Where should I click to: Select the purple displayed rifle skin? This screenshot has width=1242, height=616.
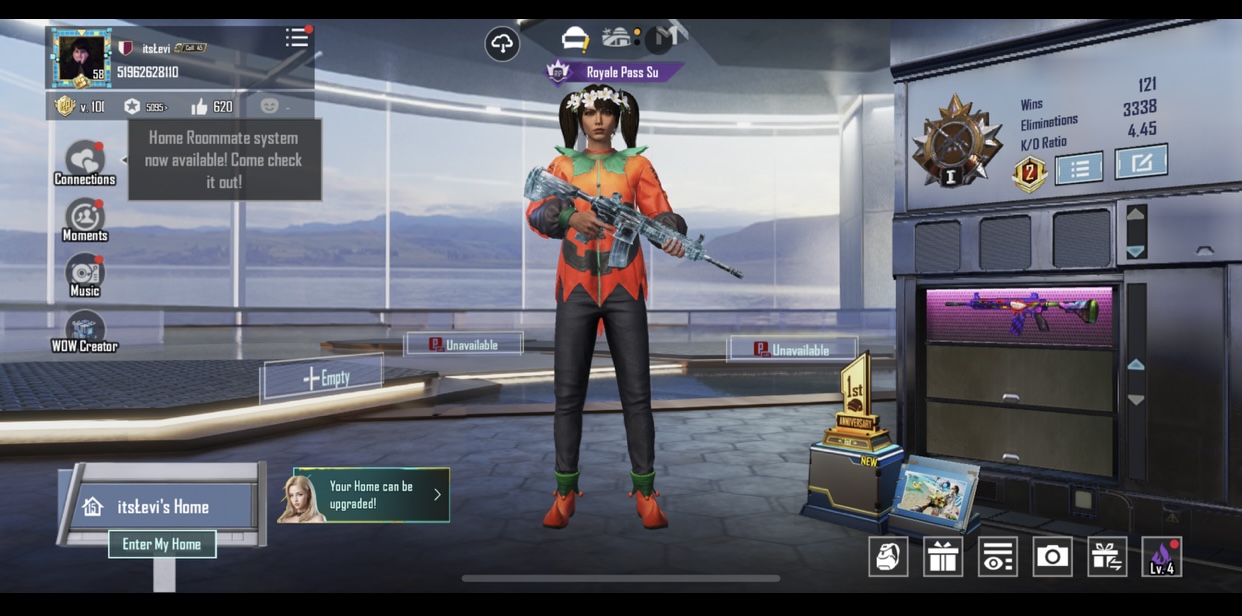click(1019, 312)
